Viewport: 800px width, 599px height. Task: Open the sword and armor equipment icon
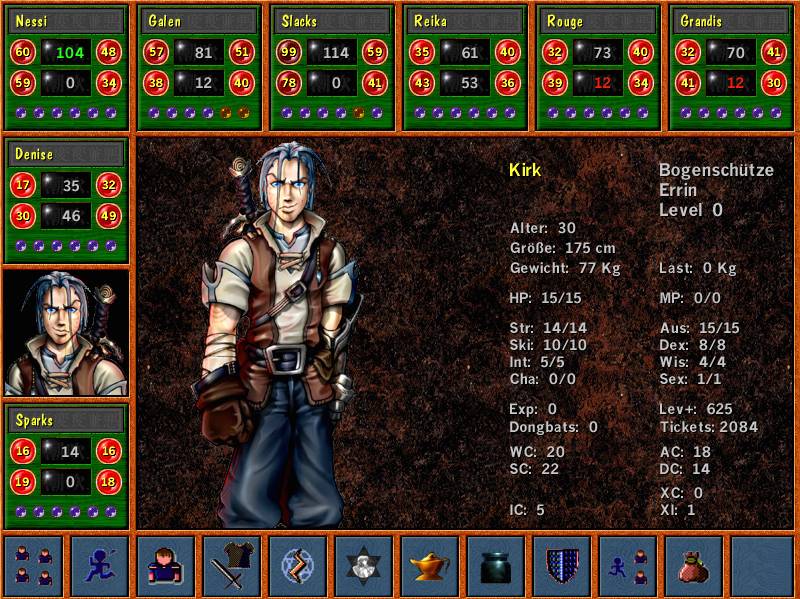(x=232, y=565)
